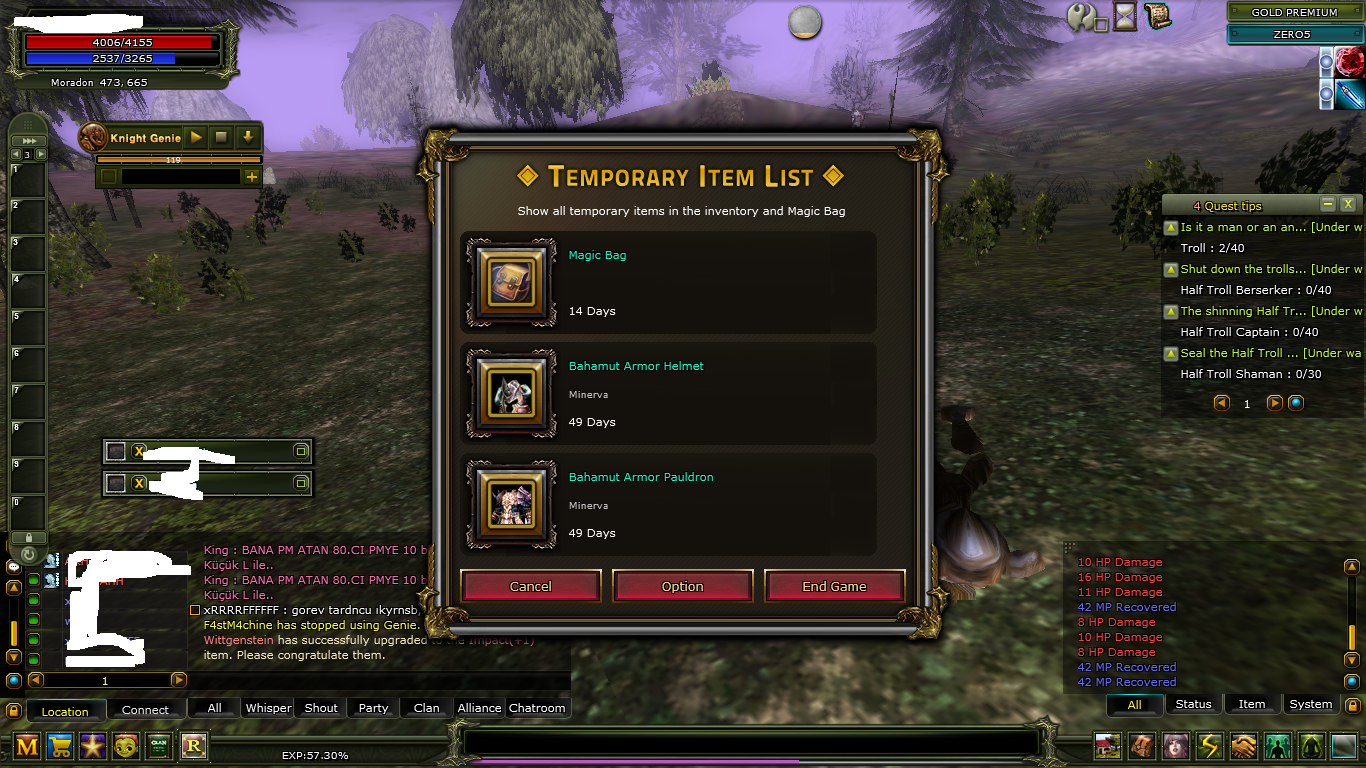Select the Bahamut Armor Helmet icon

click(x=511, y=394)
